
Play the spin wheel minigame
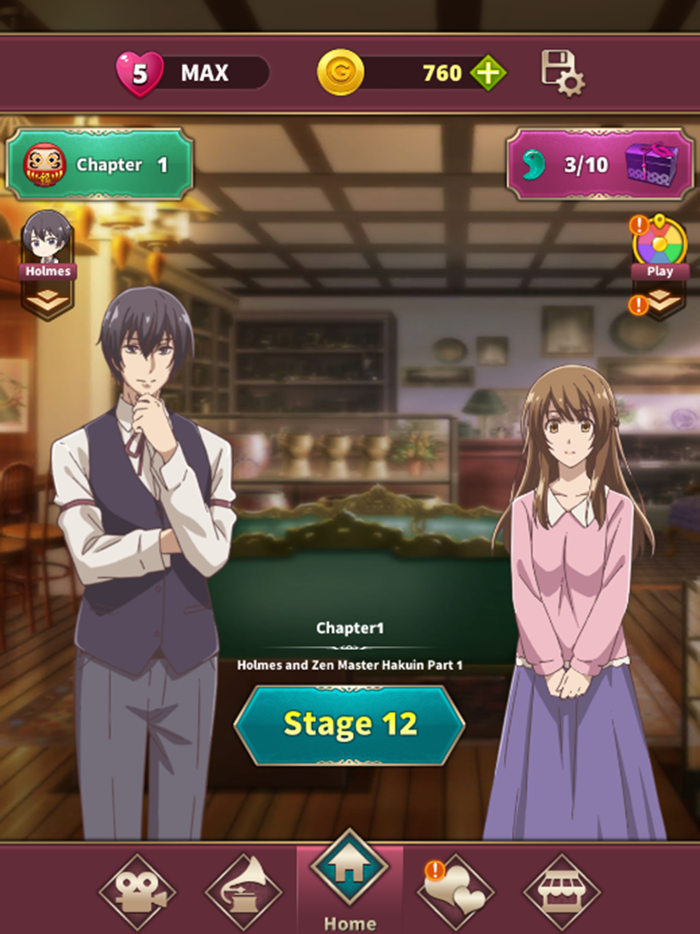tap(659, 245)
